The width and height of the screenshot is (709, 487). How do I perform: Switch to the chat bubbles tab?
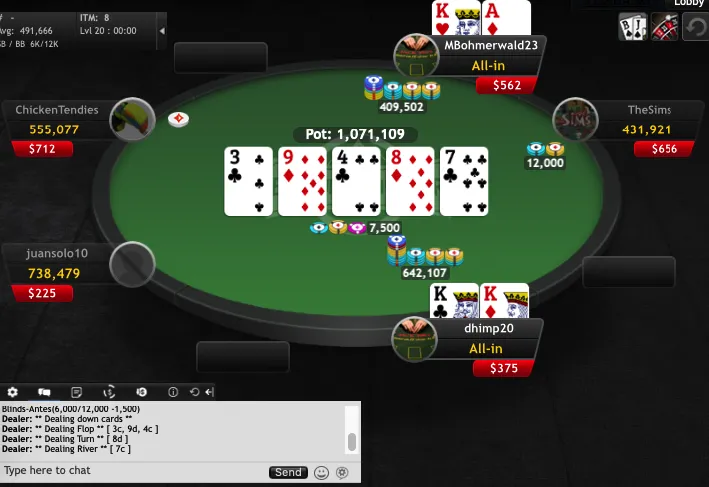coord(44,392)
